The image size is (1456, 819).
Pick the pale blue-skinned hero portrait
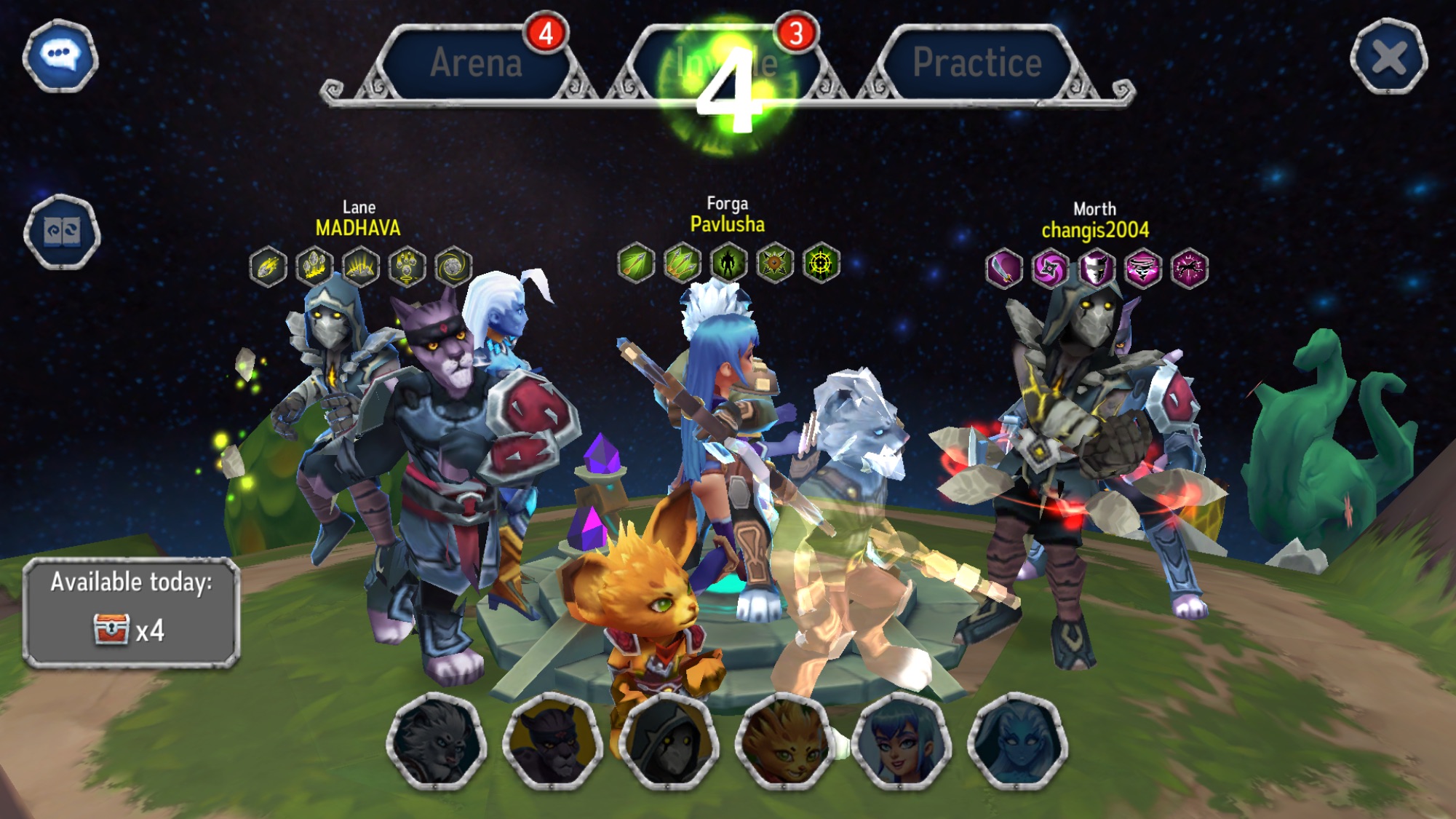[1017, 743]
